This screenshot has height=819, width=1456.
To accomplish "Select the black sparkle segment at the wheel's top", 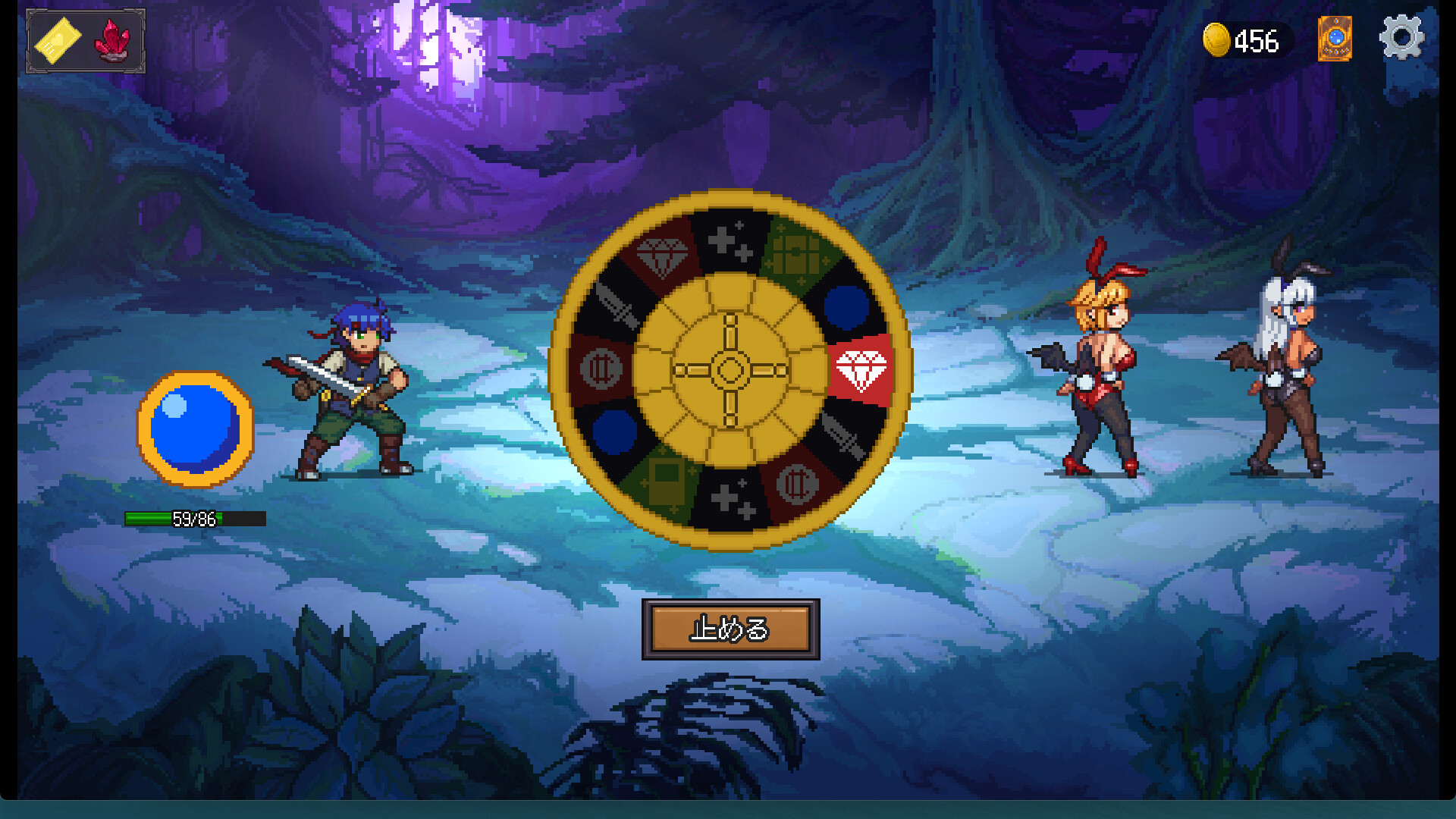I will pos(730,239).
